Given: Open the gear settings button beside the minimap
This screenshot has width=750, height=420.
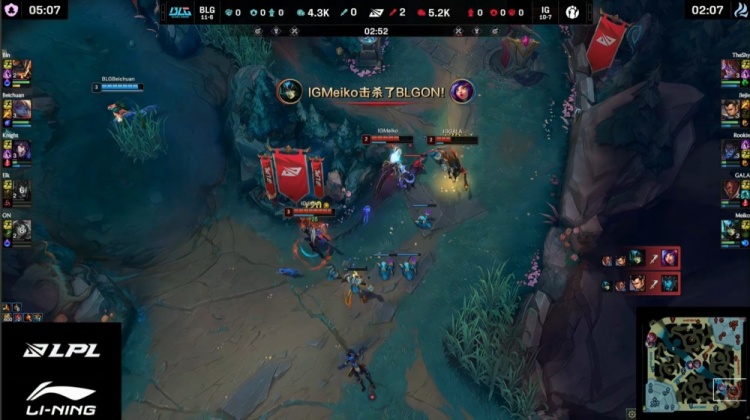Looking at the screenshot, I should click(631, 411).
